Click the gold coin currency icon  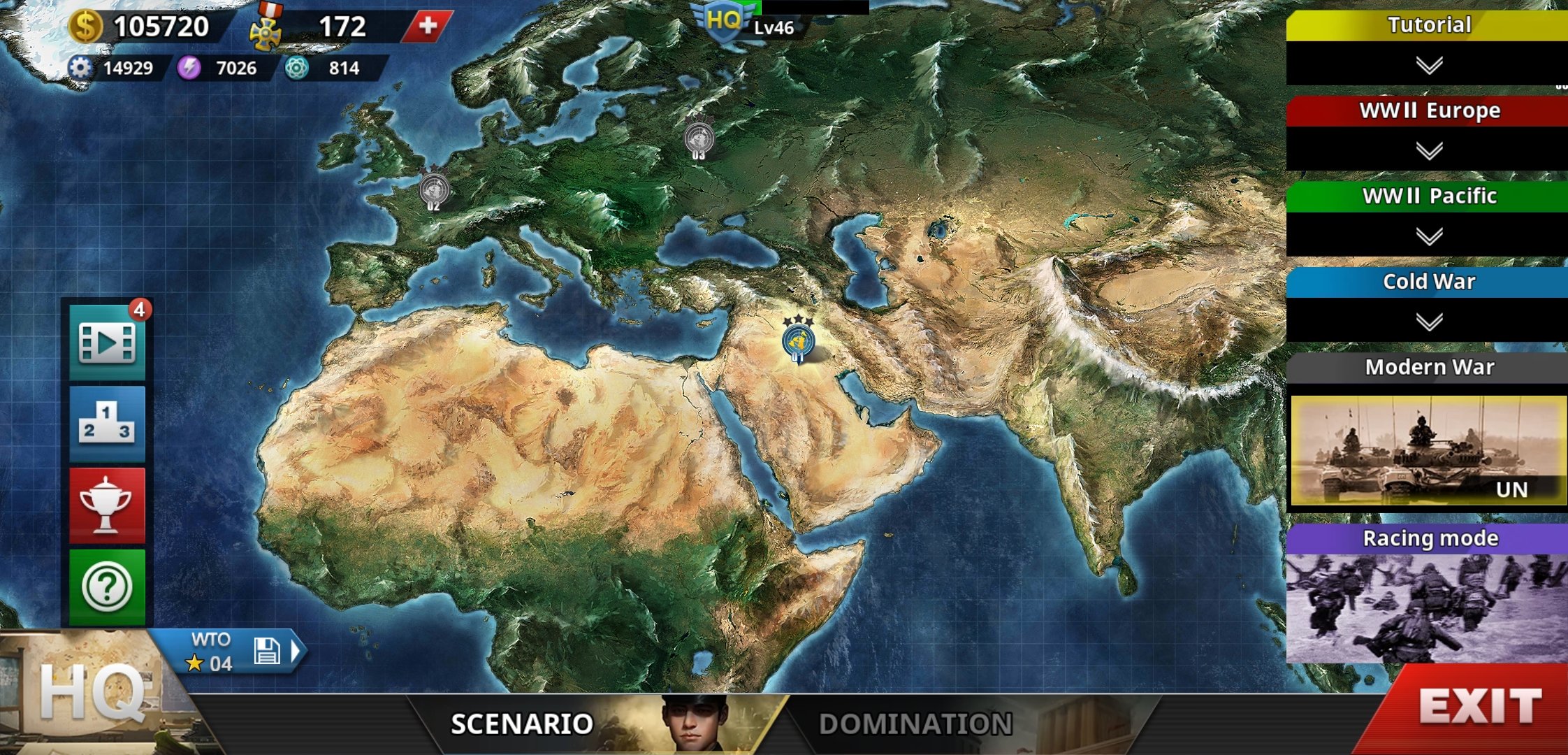coord(87,26)
